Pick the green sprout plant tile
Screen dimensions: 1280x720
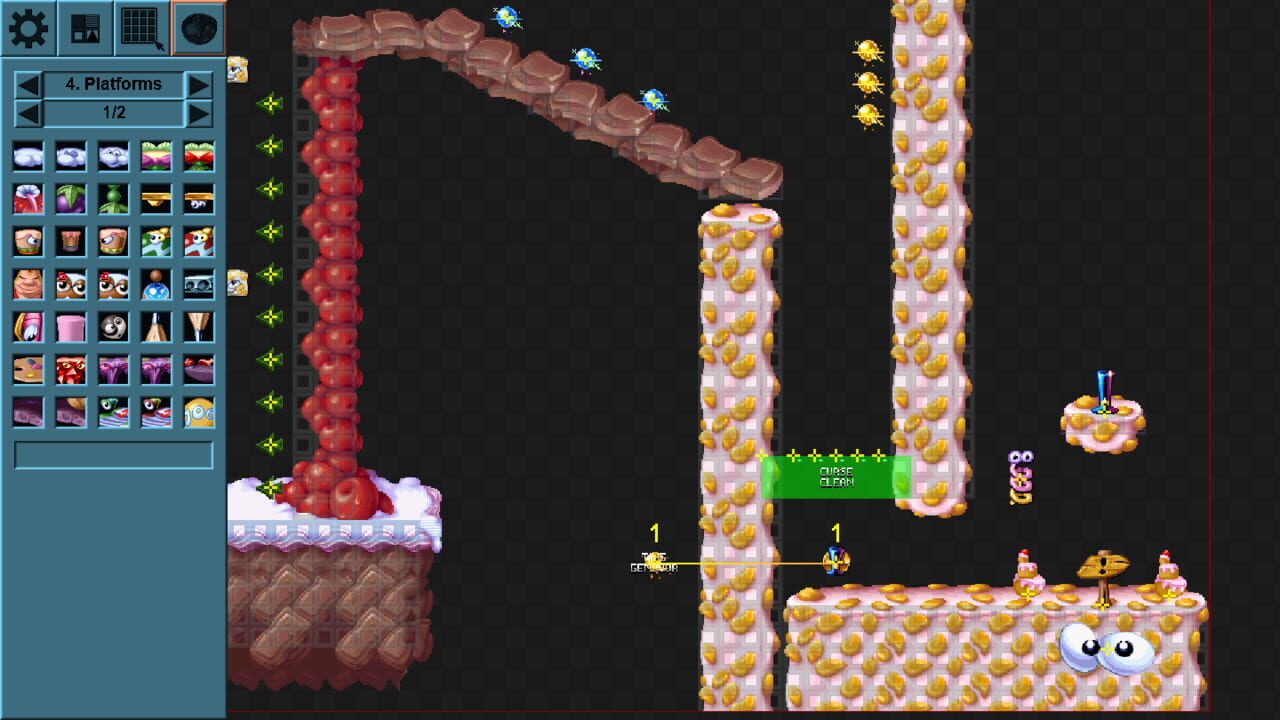click(111, 199)
